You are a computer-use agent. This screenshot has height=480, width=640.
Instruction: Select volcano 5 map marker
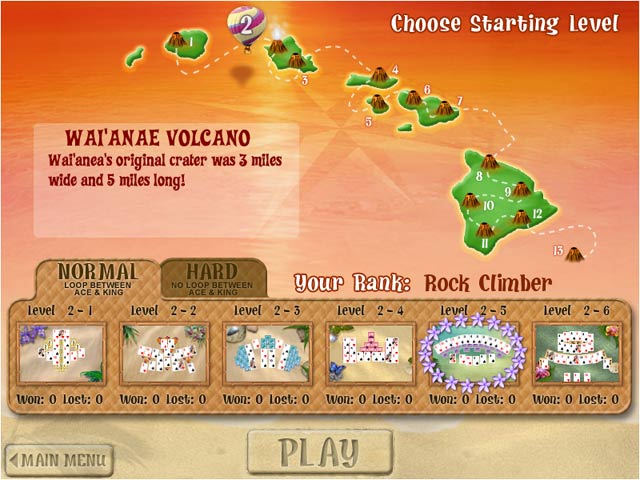coord(379,103)
